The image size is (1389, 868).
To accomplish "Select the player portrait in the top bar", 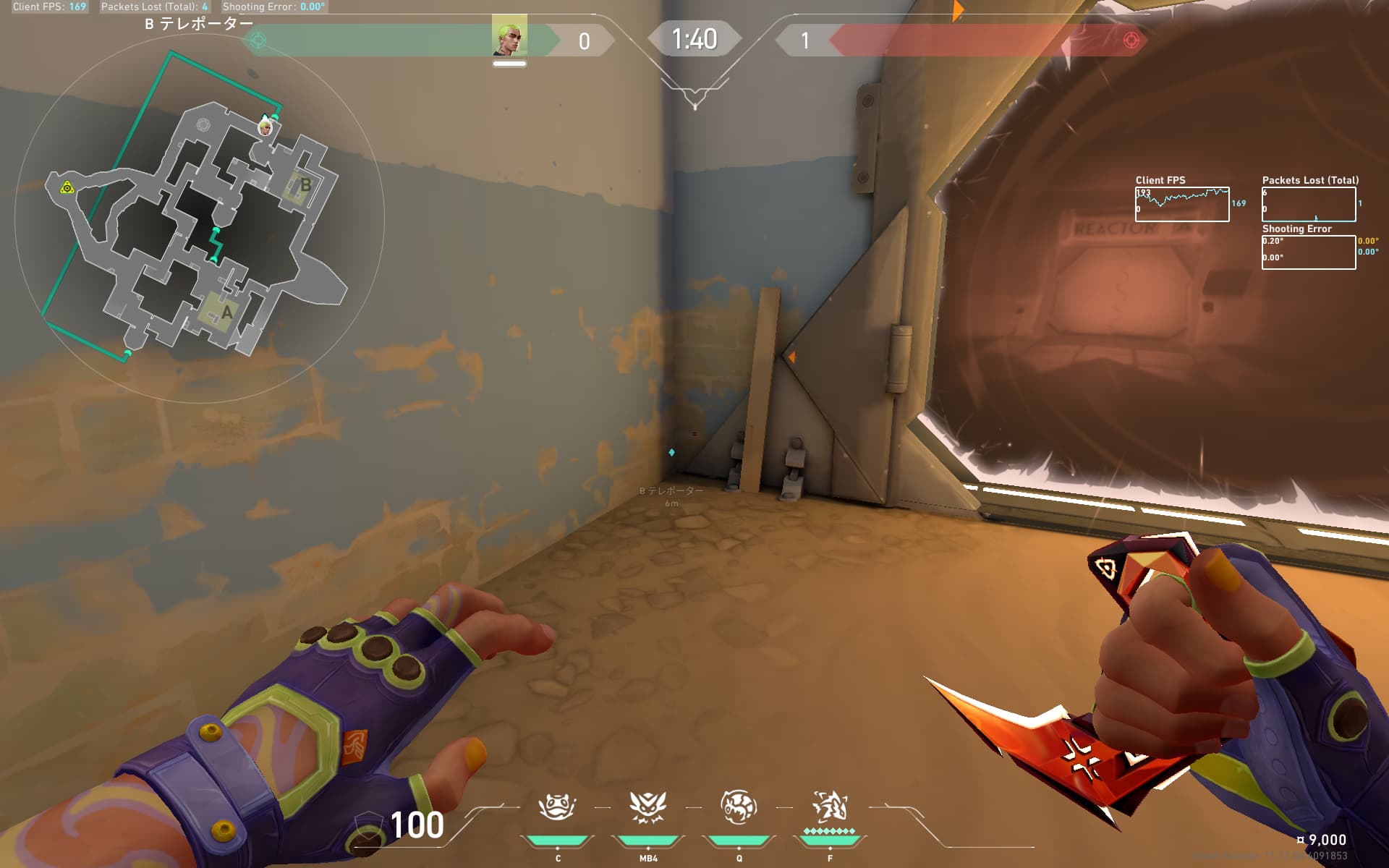I will pos(509,36).
